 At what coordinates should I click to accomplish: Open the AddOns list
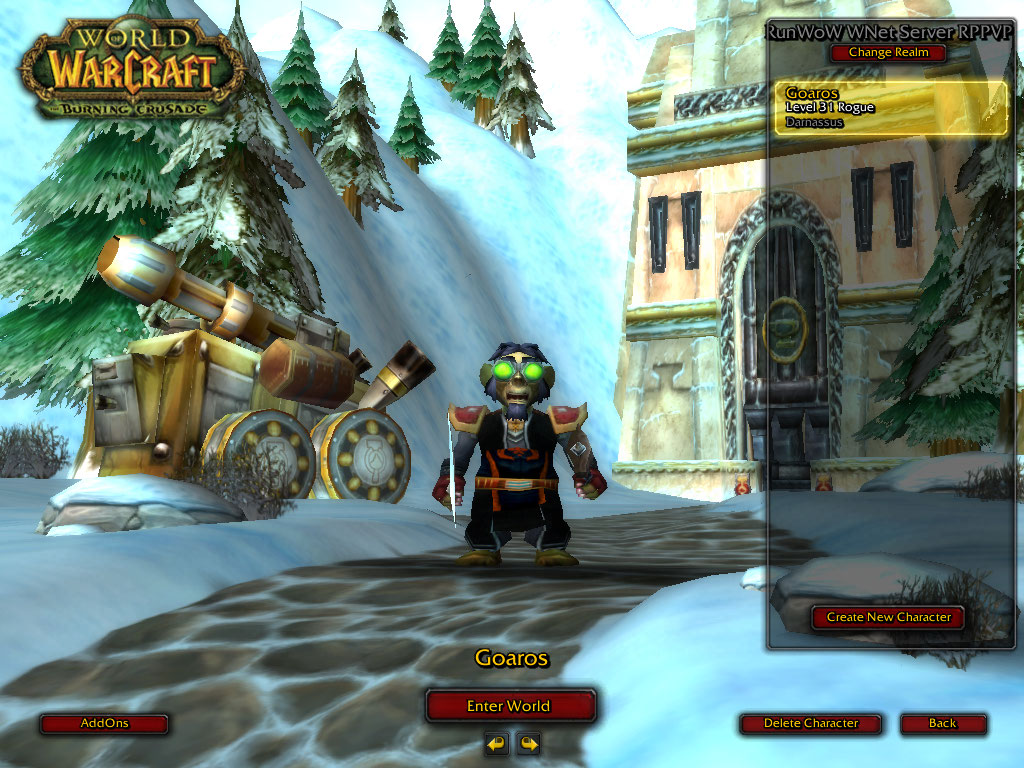[104, 723]
